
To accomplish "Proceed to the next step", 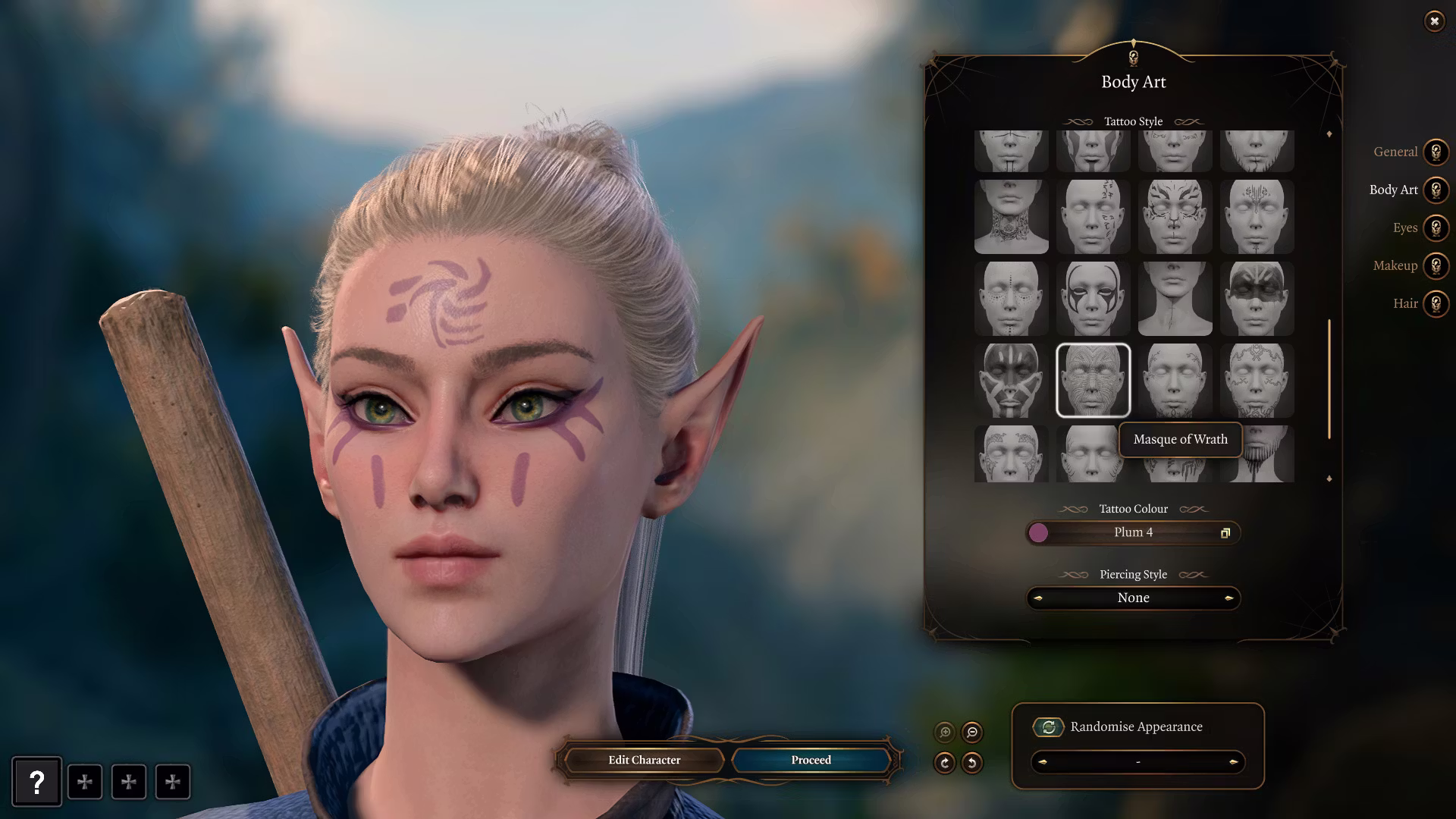I will (x=811, y=760).
